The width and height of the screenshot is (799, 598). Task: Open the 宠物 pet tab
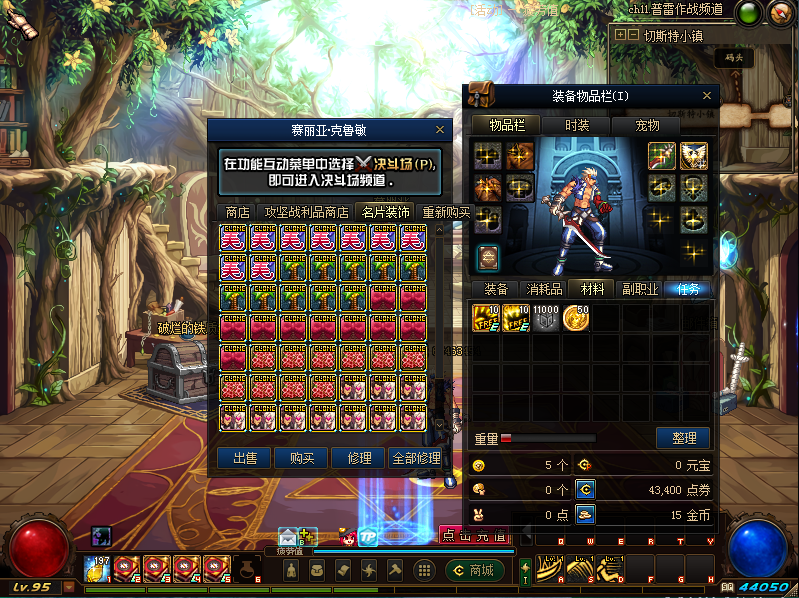coord(647,126)
